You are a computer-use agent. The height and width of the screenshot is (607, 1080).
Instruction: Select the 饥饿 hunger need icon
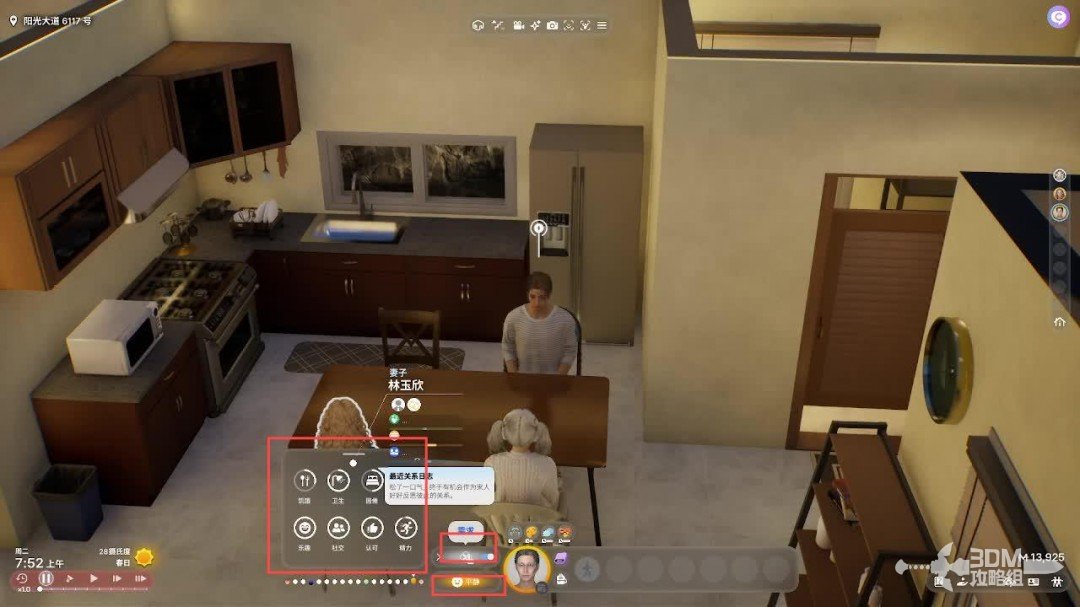[305, 481]
